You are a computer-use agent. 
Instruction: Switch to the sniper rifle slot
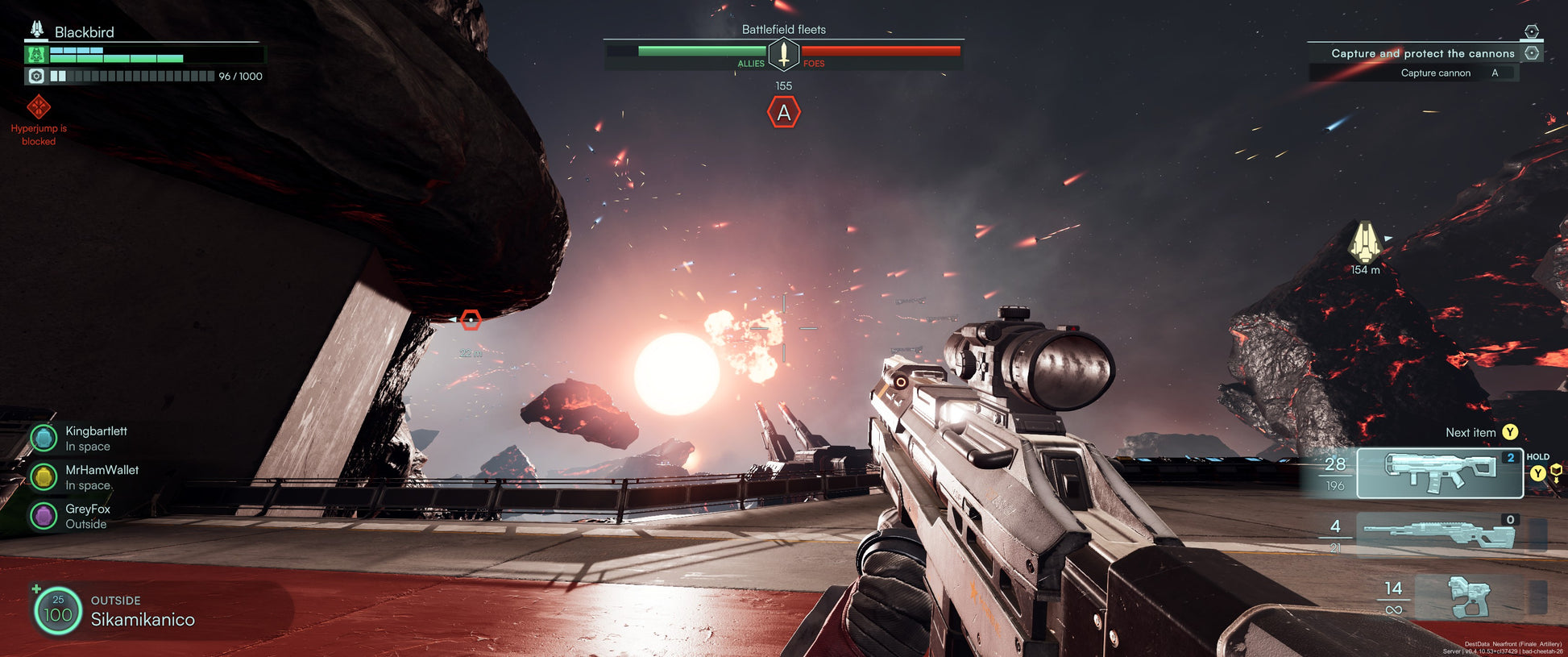click(x=1439, y=534)
